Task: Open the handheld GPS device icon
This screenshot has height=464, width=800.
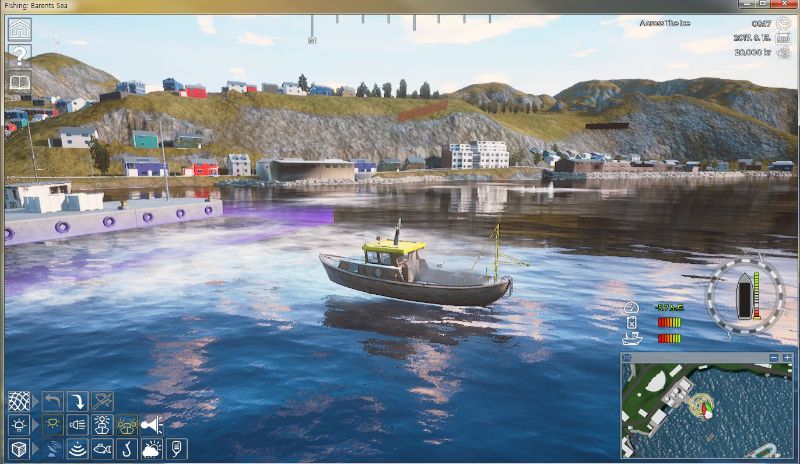Action: pyautogui.click(x=177, y=449)
